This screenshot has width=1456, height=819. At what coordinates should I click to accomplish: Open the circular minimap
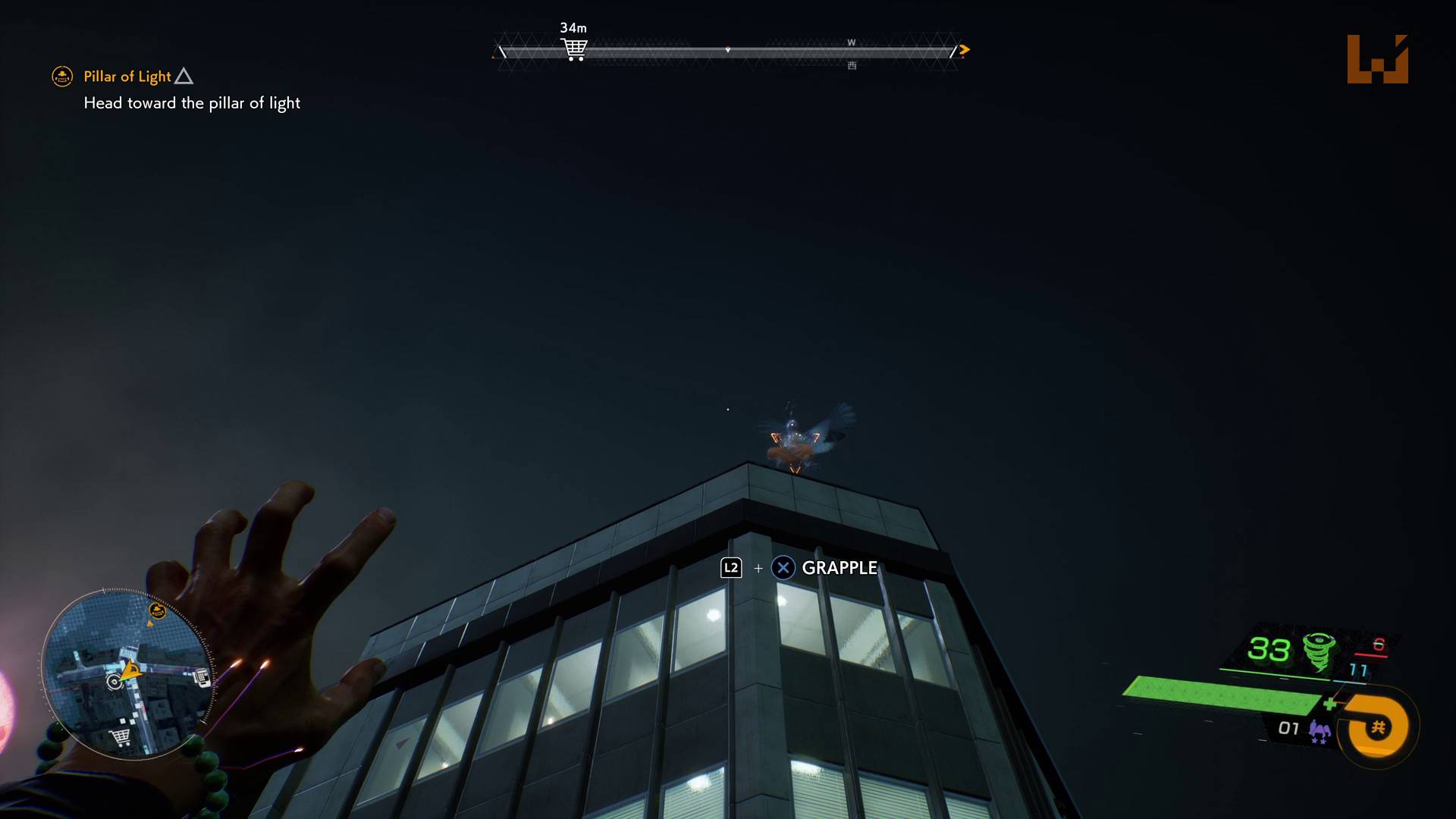[127, 673]
